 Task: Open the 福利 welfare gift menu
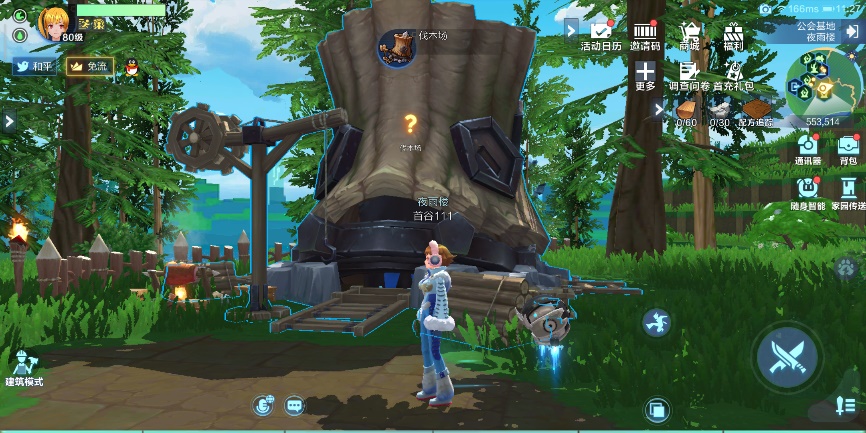pos(734,36)
